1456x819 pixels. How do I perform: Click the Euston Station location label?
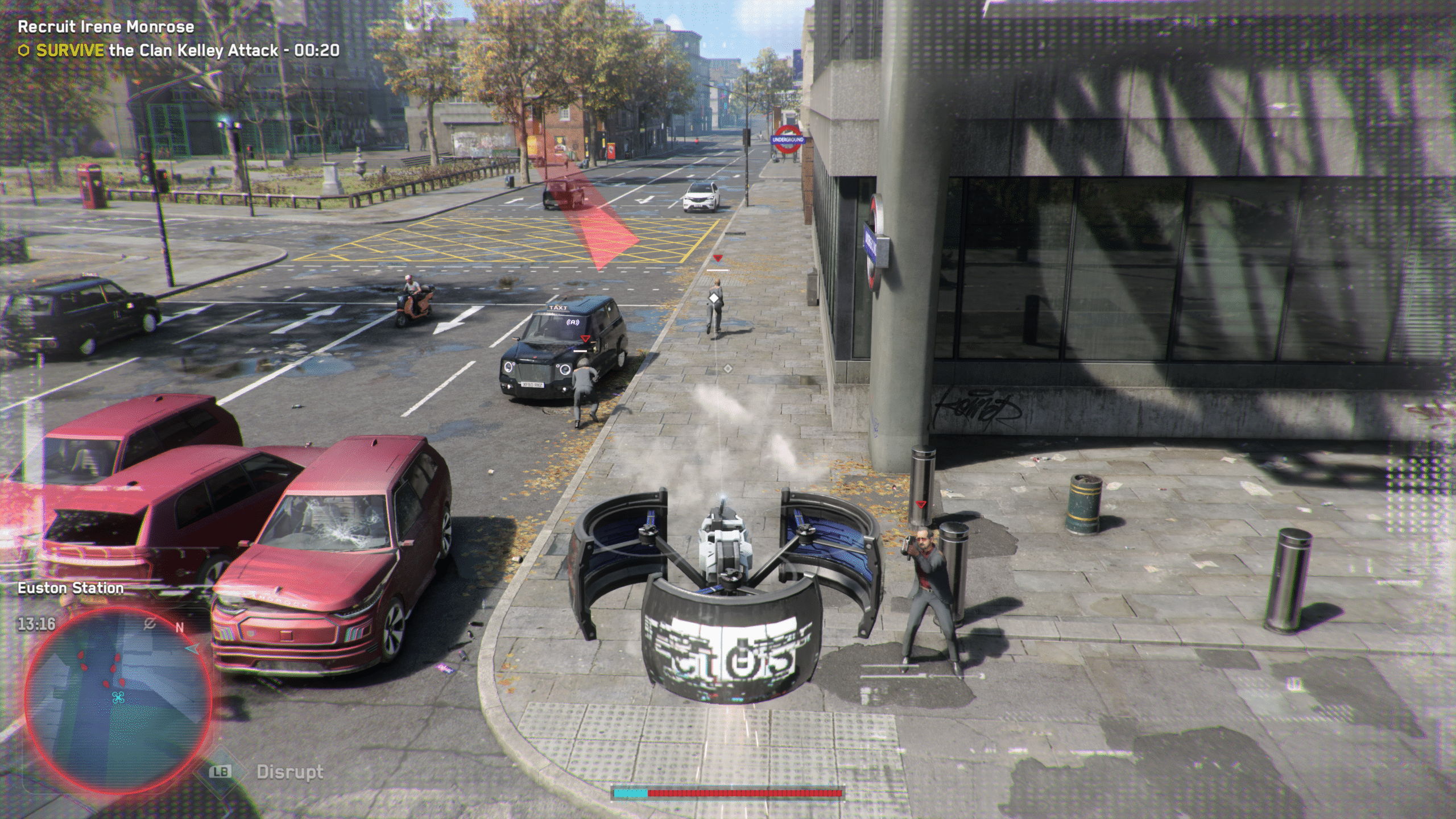[x=71, y=588]
